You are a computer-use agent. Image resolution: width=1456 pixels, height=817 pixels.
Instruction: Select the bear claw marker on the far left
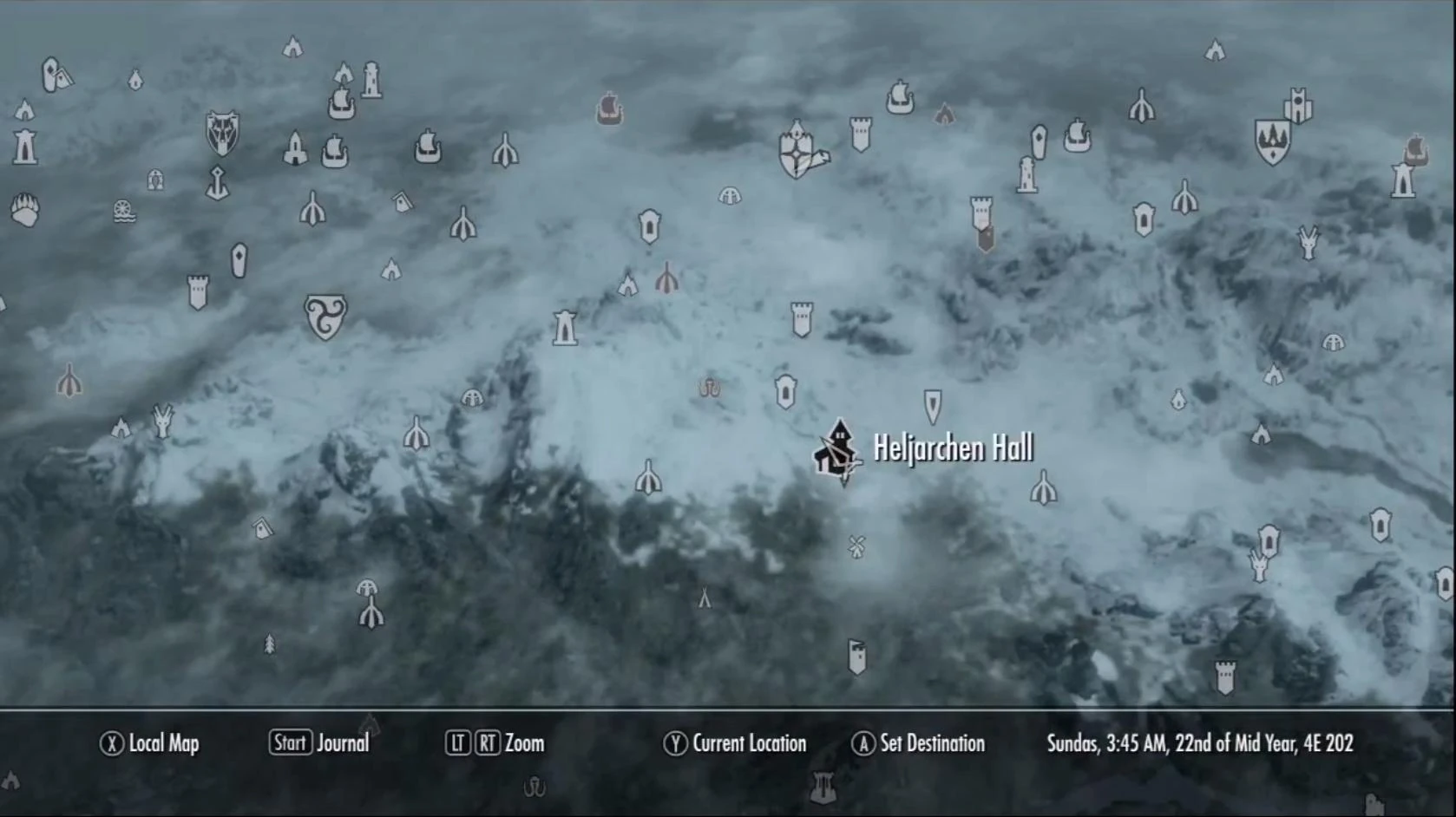point(26,208)
